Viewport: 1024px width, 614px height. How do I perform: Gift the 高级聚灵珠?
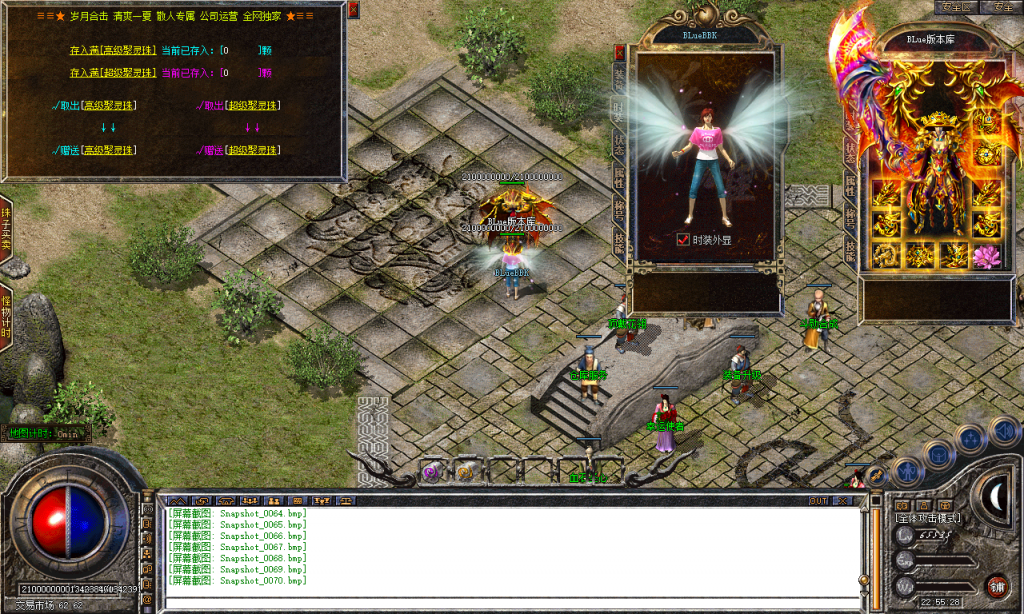(96, 150)
